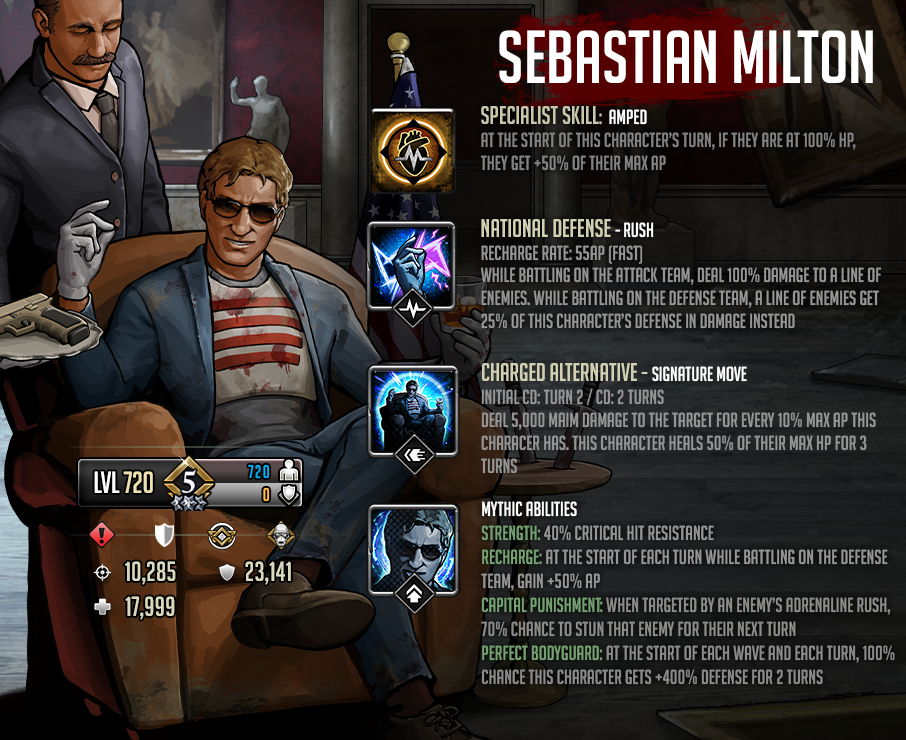Select the Amped specialist skill icon
The height and width of the screenshot is (740, 906).
[x=412, y=150]
